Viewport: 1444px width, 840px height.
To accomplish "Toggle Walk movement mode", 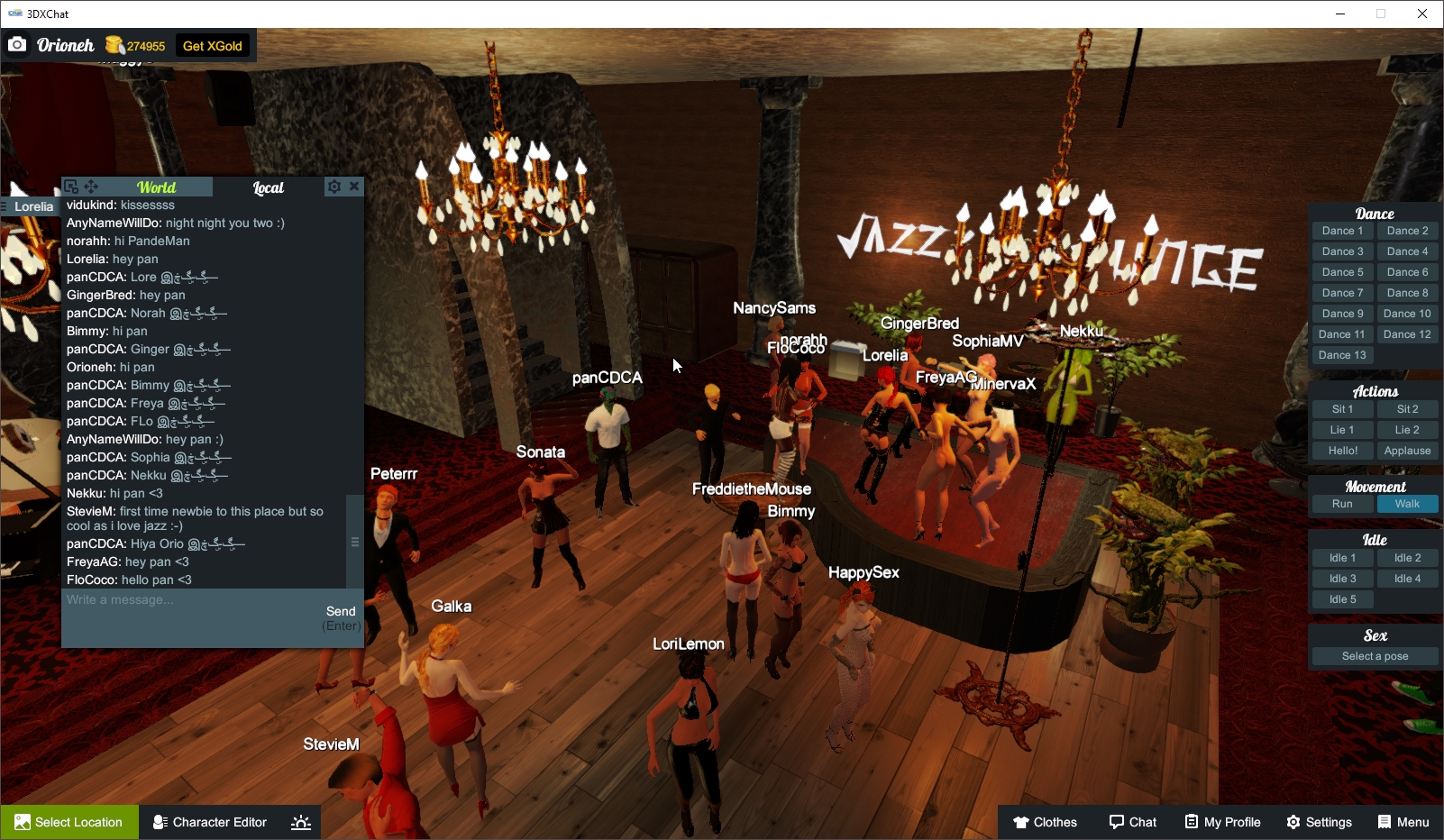I will 1408,504.
